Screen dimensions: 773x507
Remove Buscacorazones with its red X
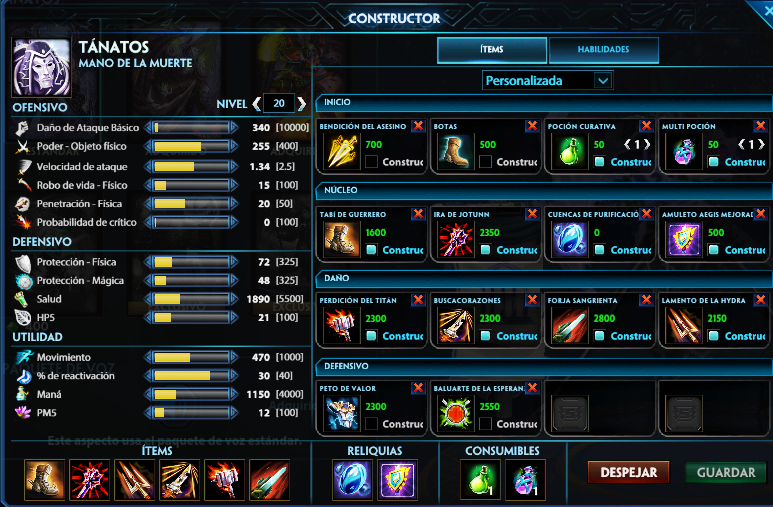(532, 299)
